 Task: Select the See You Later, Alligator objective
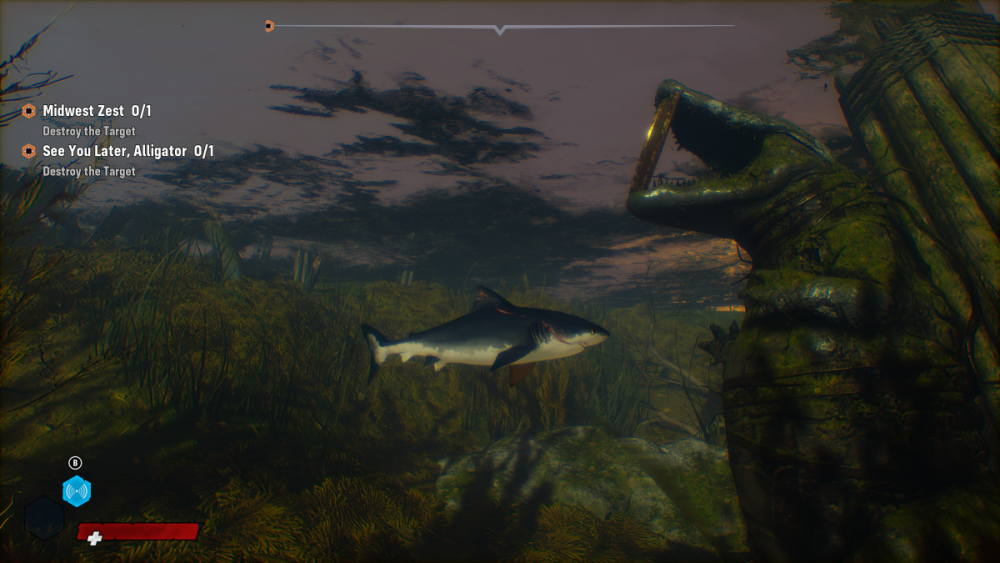pyautogui.click(x=127, y=151)
